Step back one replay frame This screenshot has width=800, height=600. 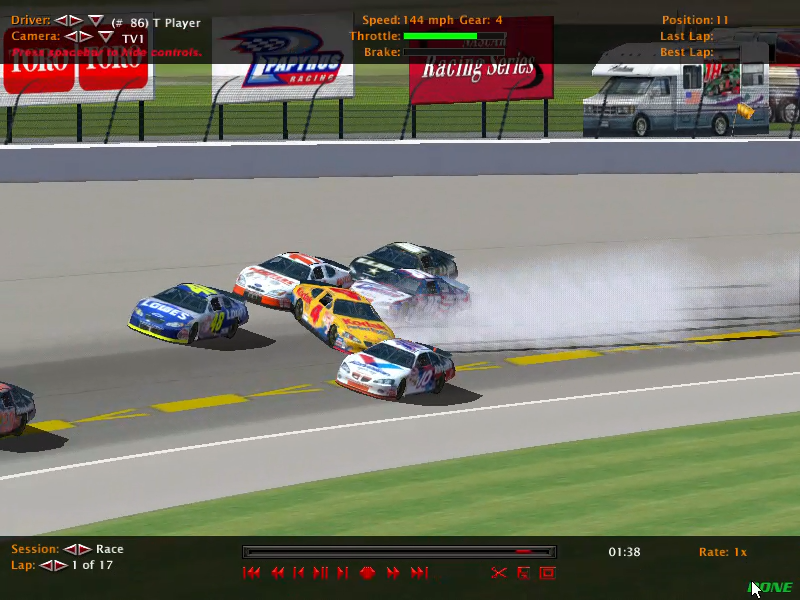pos(299,573)
